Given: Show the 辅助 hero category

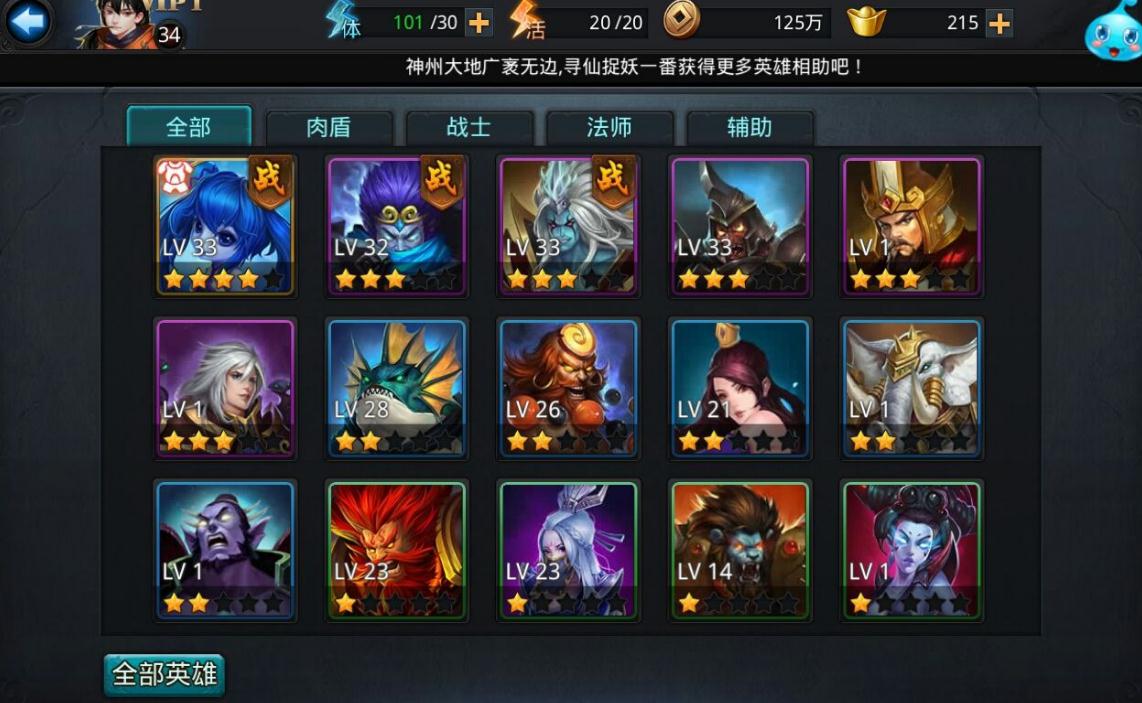Looking at the screenshot, I should pos(749,128).
